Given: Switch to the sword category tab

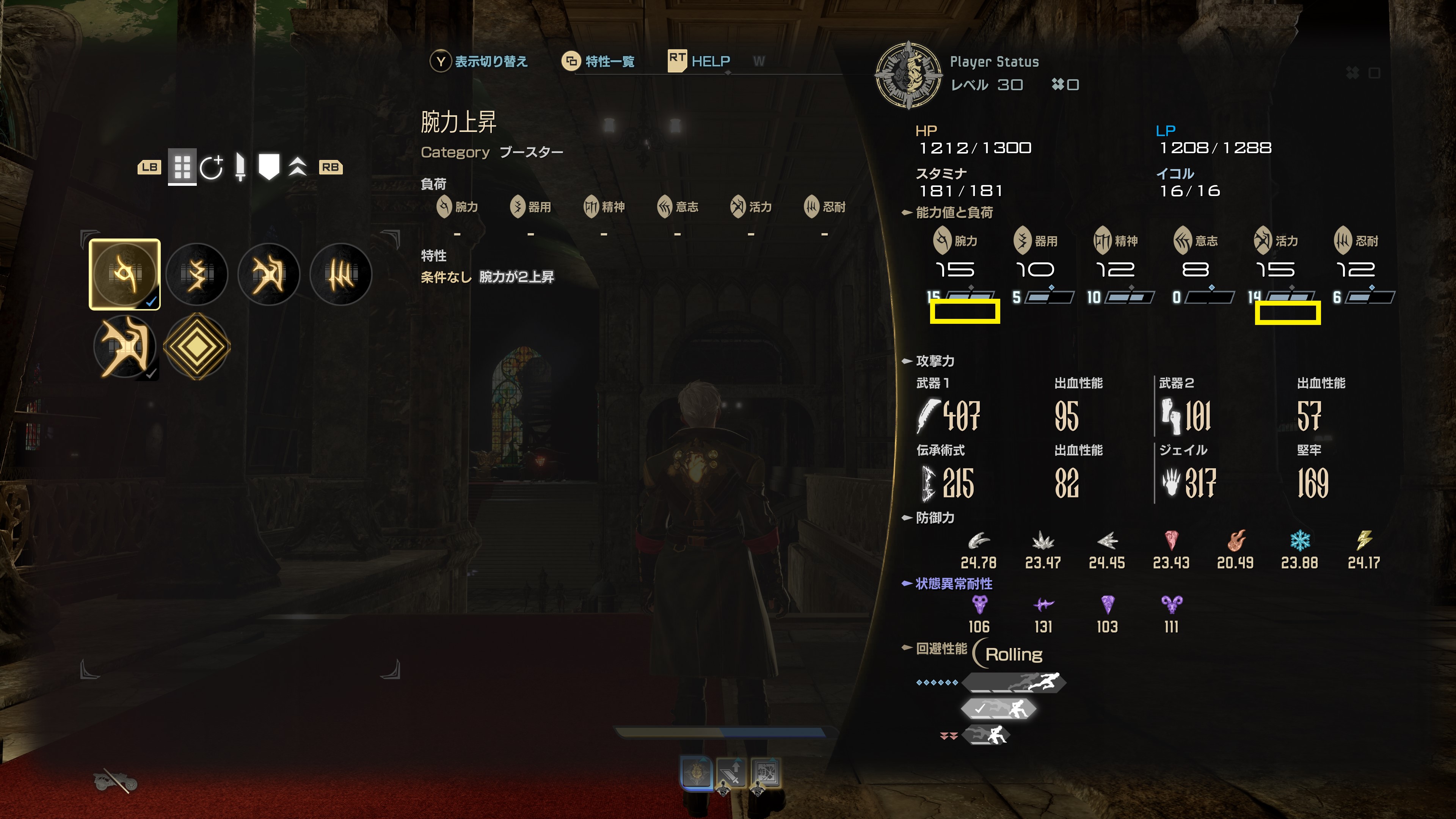Looking at the screenshot, I should pos(240,167).
